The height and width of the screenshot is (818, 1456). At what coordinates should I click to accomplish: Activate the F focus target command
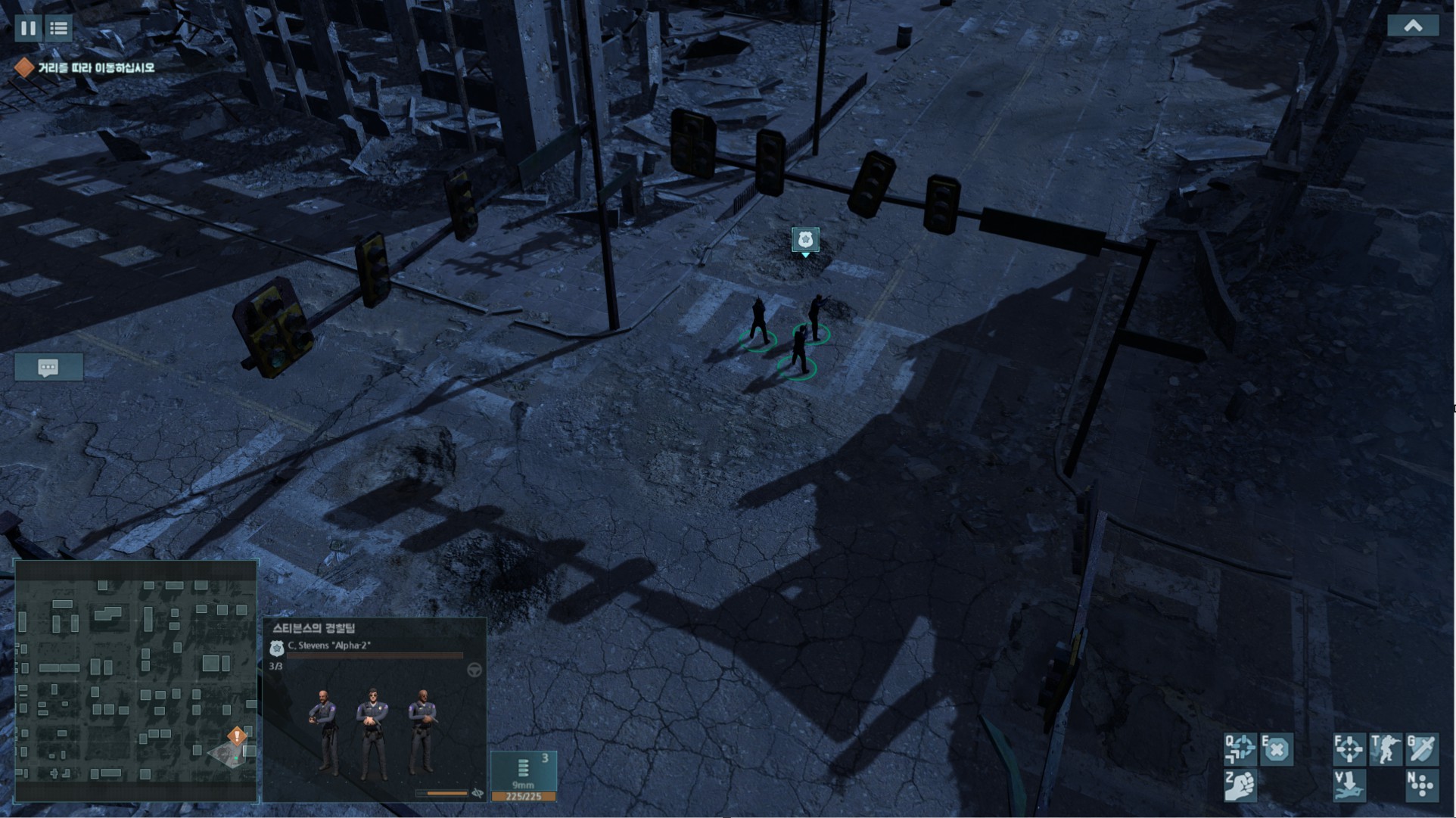click(1349, 749)
